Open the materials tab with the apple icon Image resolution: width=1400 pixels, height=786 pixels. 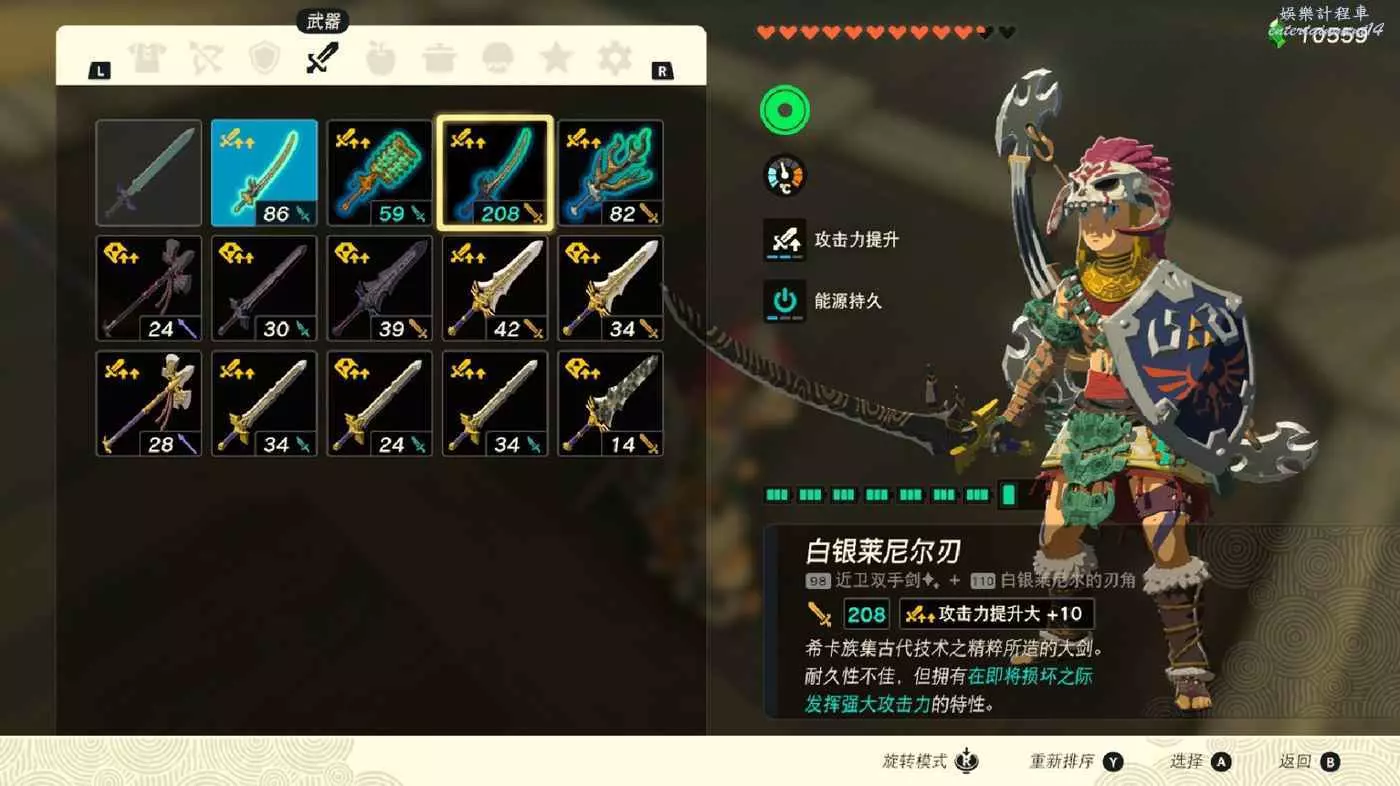tap(381, 59)
